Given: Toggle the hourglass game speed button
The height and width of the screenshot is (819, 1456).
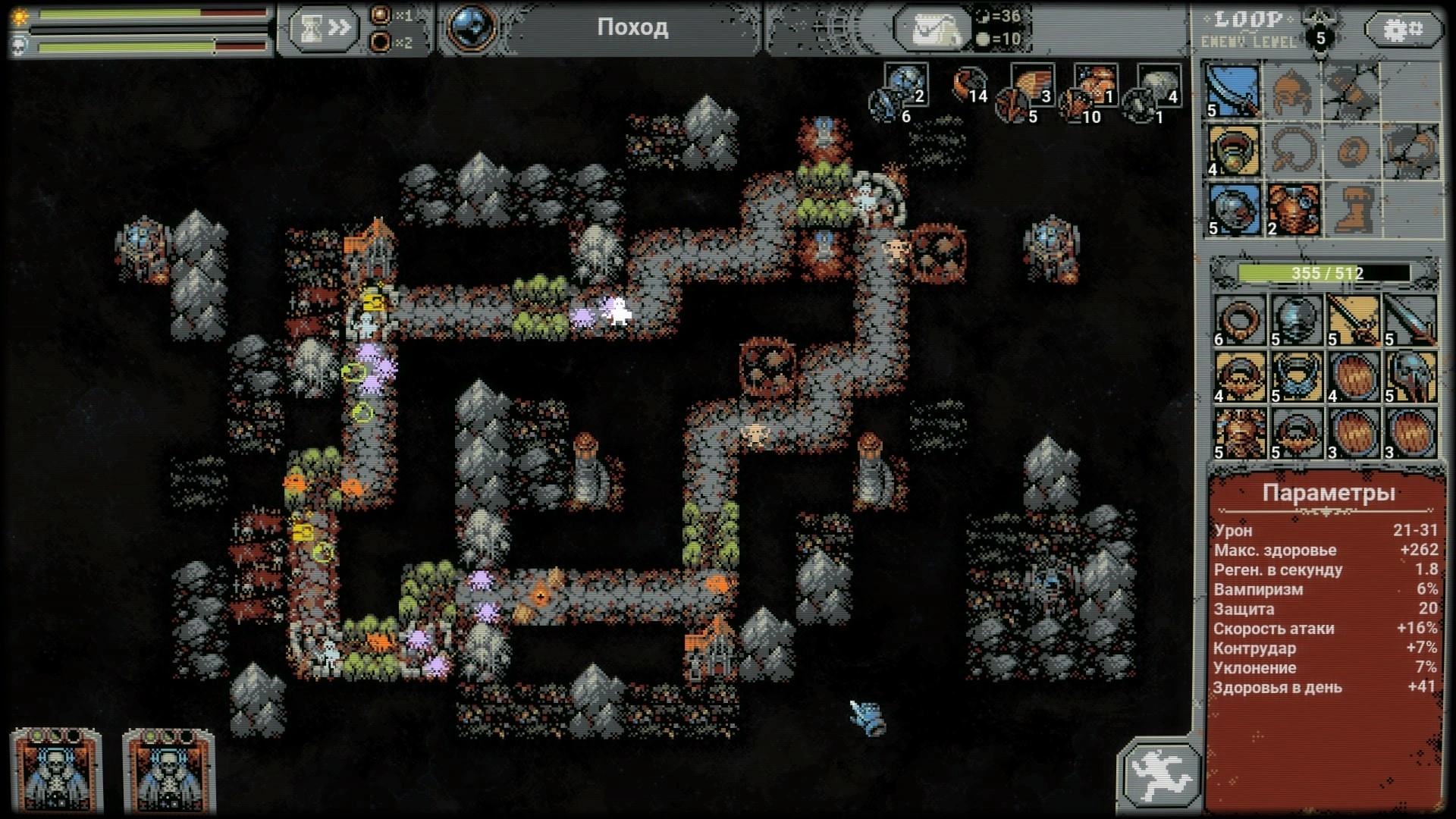Looking at the screenshot, I should tap(324, 29).
